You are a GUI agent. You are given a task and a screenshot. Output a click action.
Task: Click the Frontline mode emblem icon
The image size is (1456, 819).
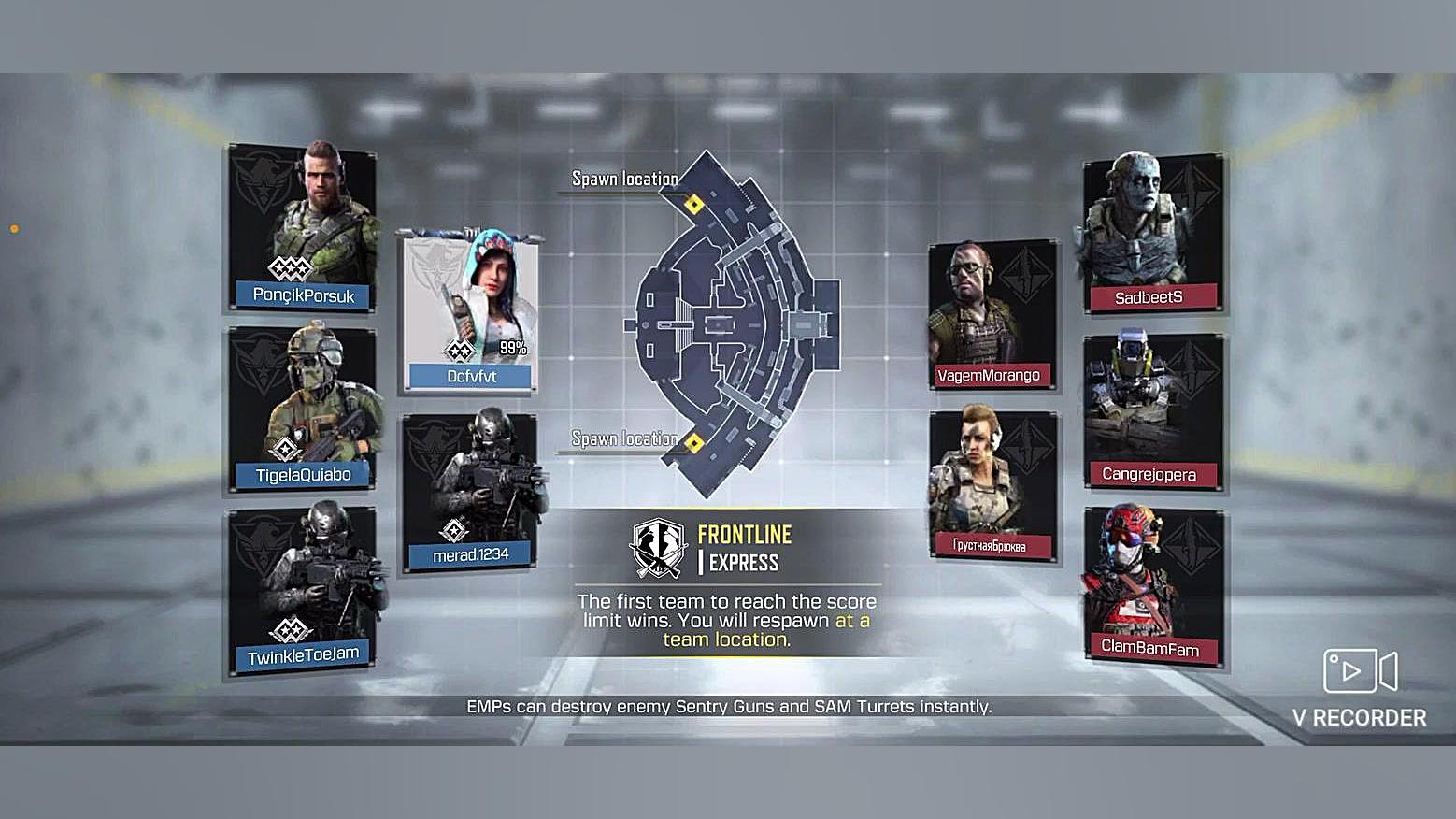pos(659,549)
